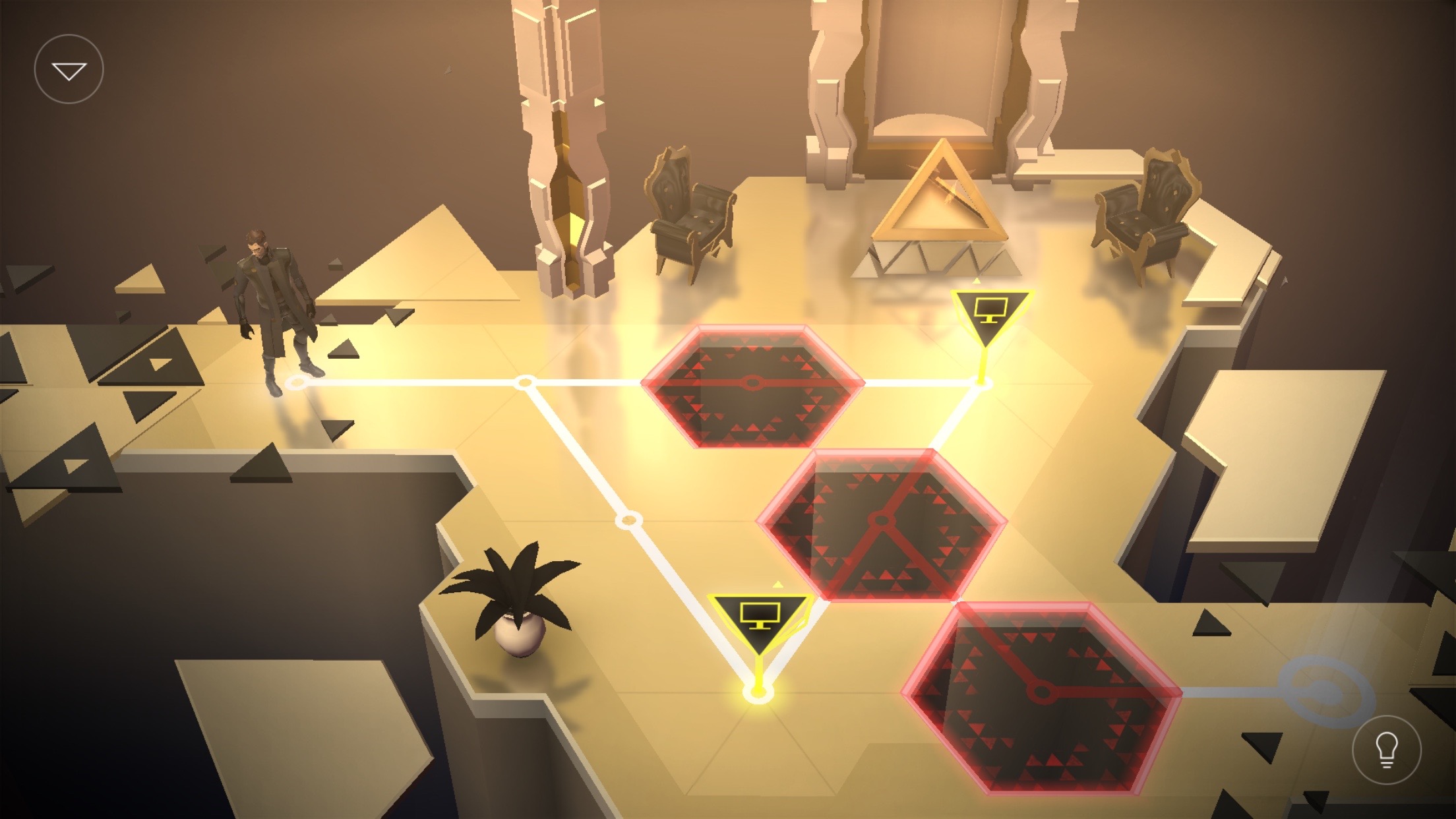Select the terminal marker below the golden pyramid
Image resolution: width=1456 pixels, height=819 pixels.
tap(990, 313)
